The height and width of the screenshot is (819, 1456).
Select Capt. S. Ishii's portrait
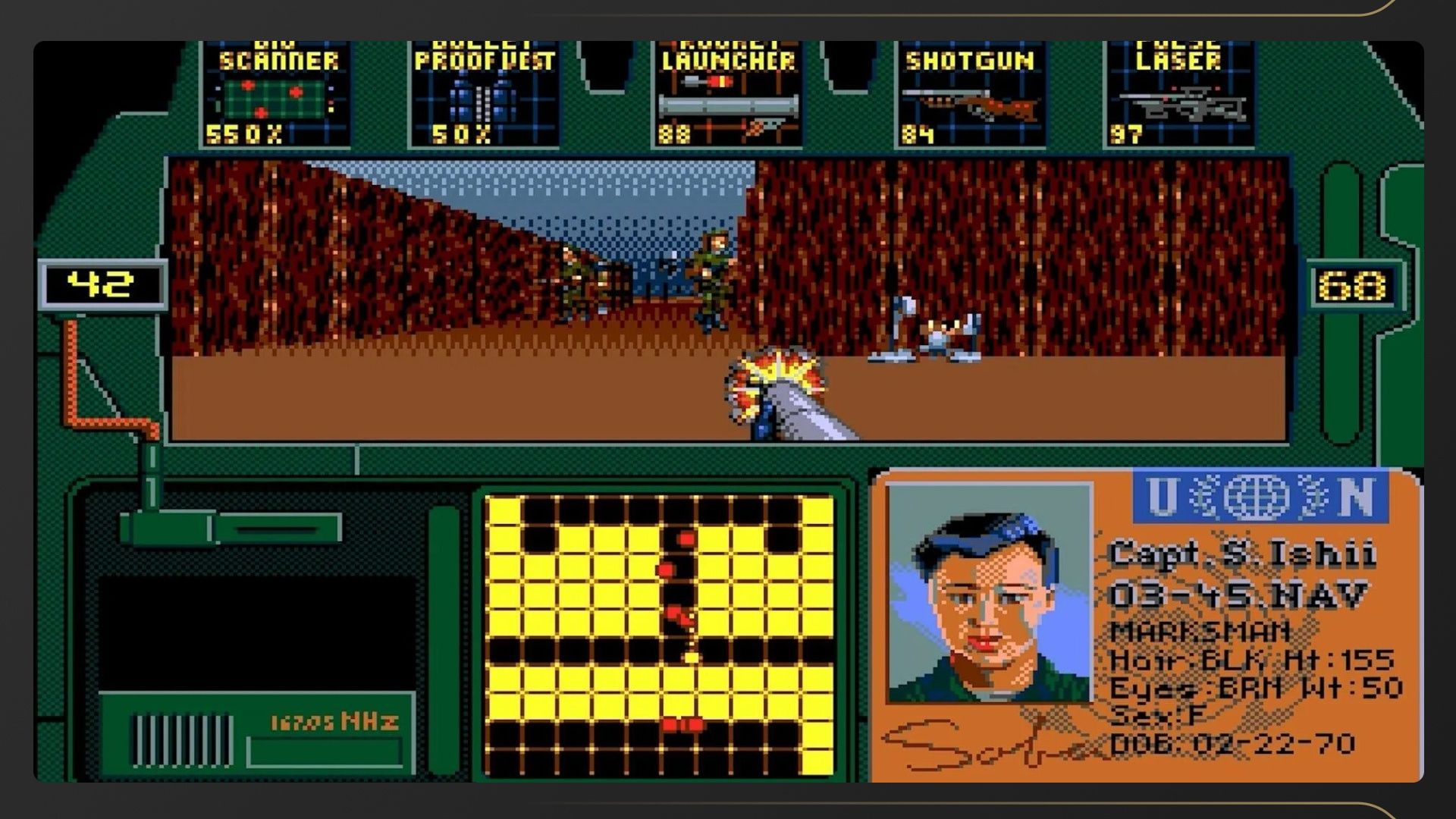pyautogui.click(x=989, y=593)
